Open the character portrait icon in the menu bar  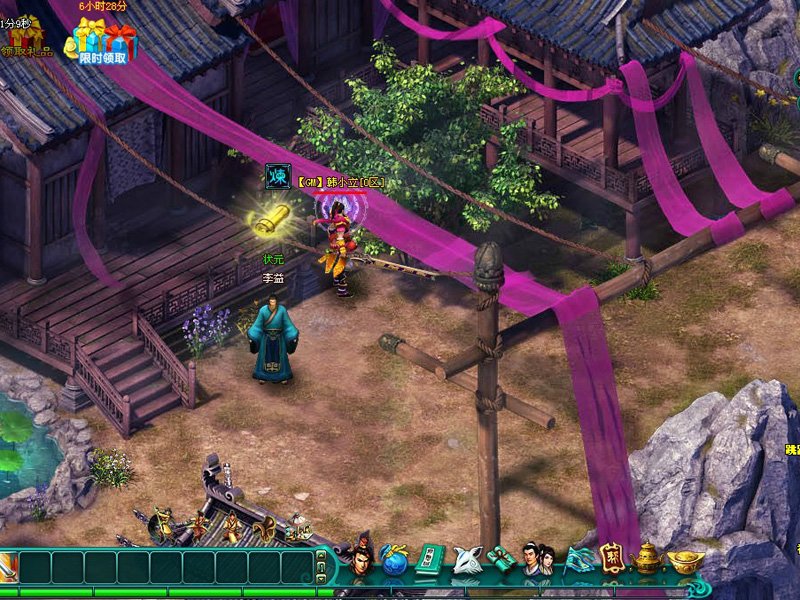coord(361,558)
